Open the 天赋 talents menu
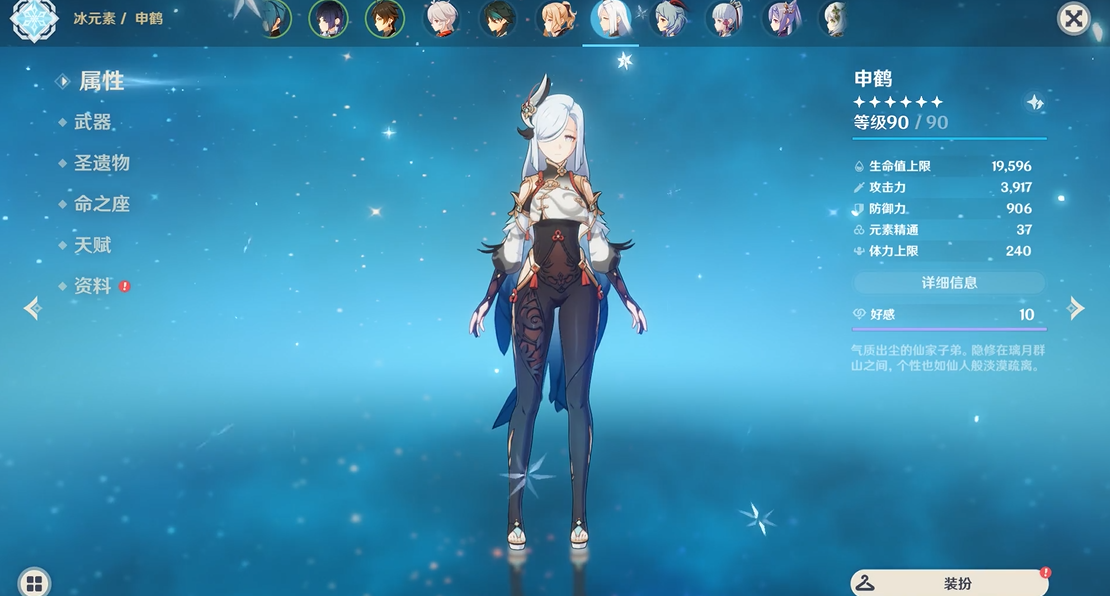Viewport: 1110px width, 596px height. point(92,245)
